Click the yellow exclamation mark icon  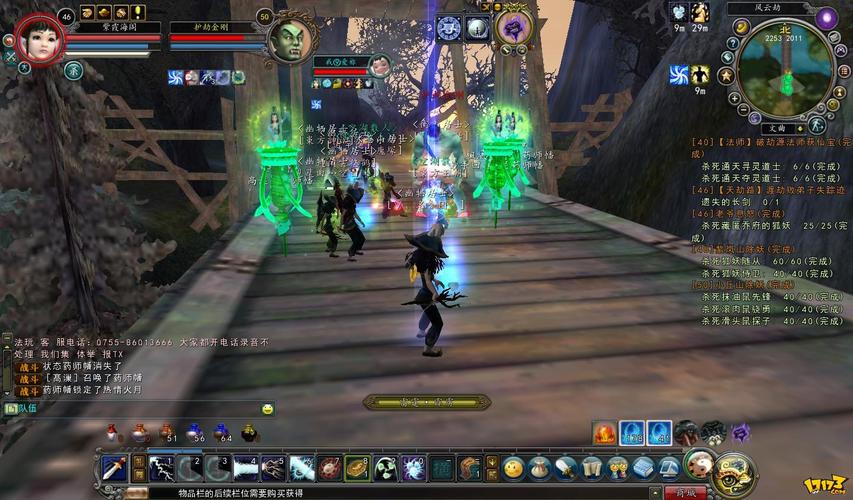point(138,12)
